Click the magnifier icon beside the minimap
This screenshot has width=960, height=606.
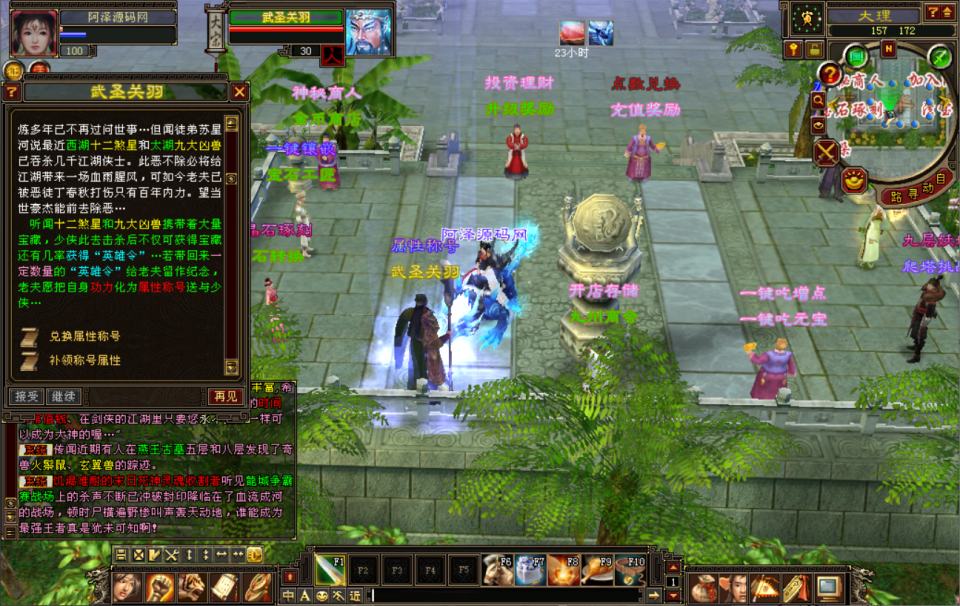pos(818,101)
